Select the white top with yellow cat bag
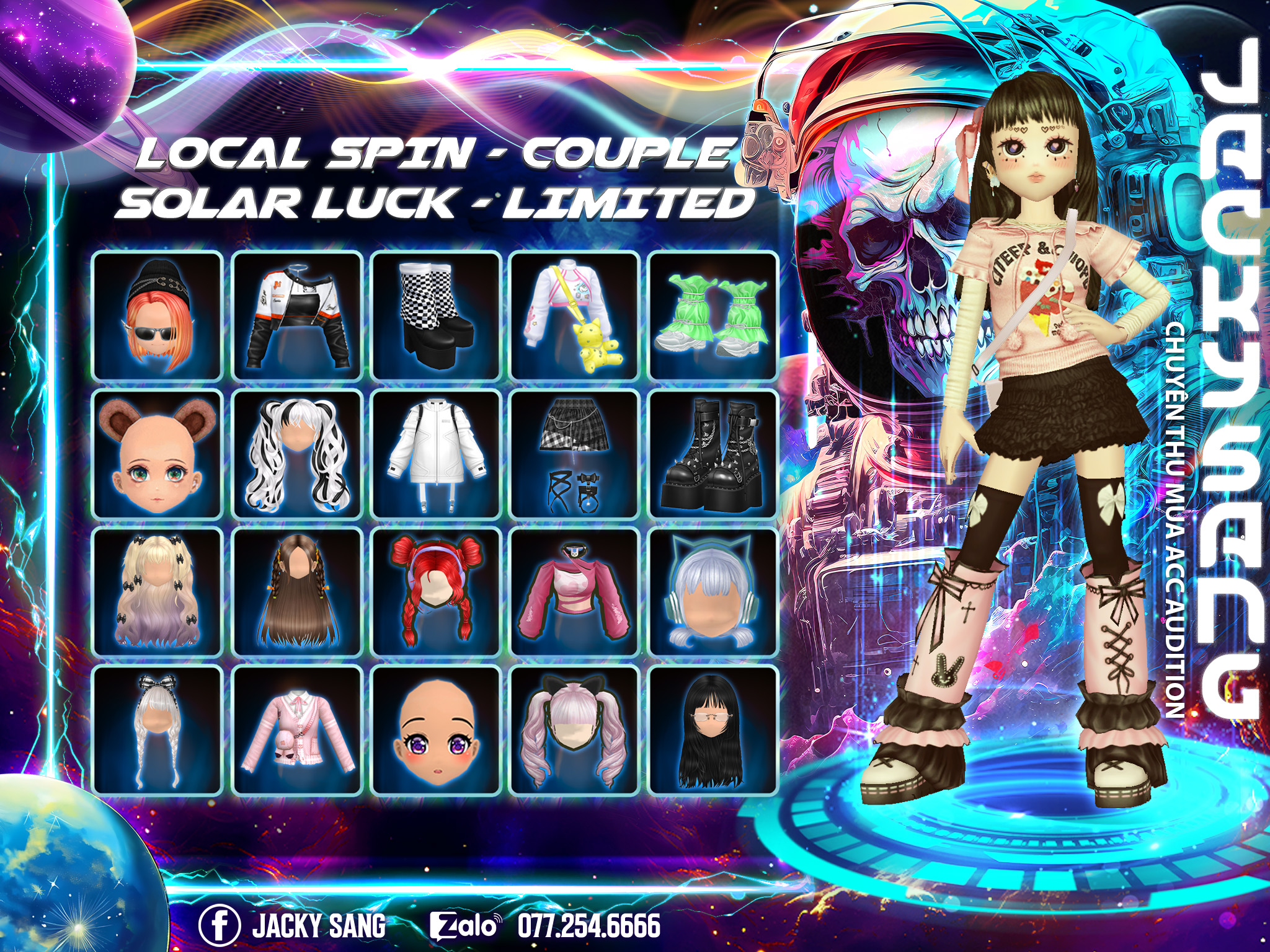 [x=575, y=315]
